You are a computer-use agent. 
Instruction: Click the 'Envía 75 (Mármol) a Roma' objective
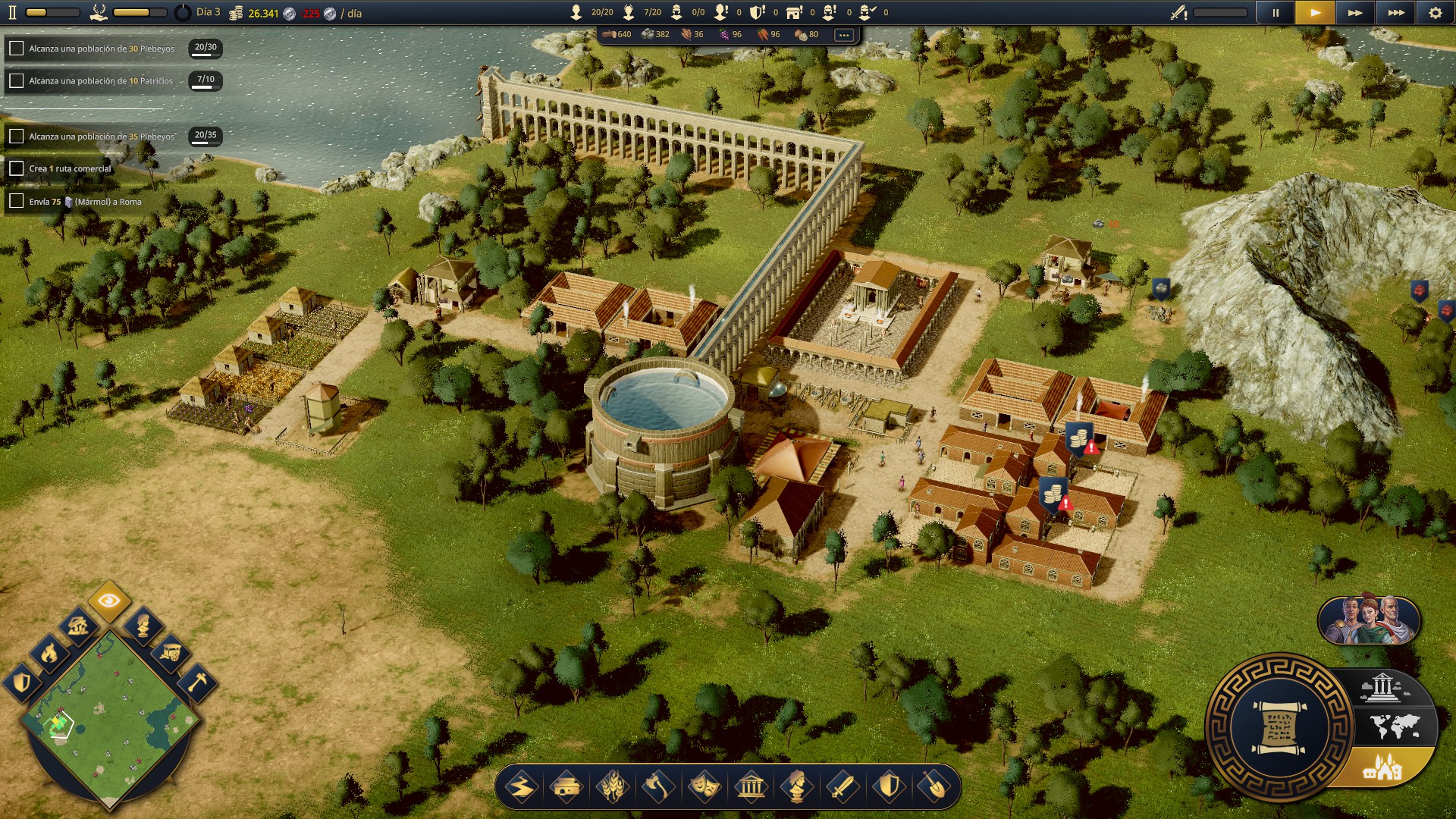click(85, 202)
